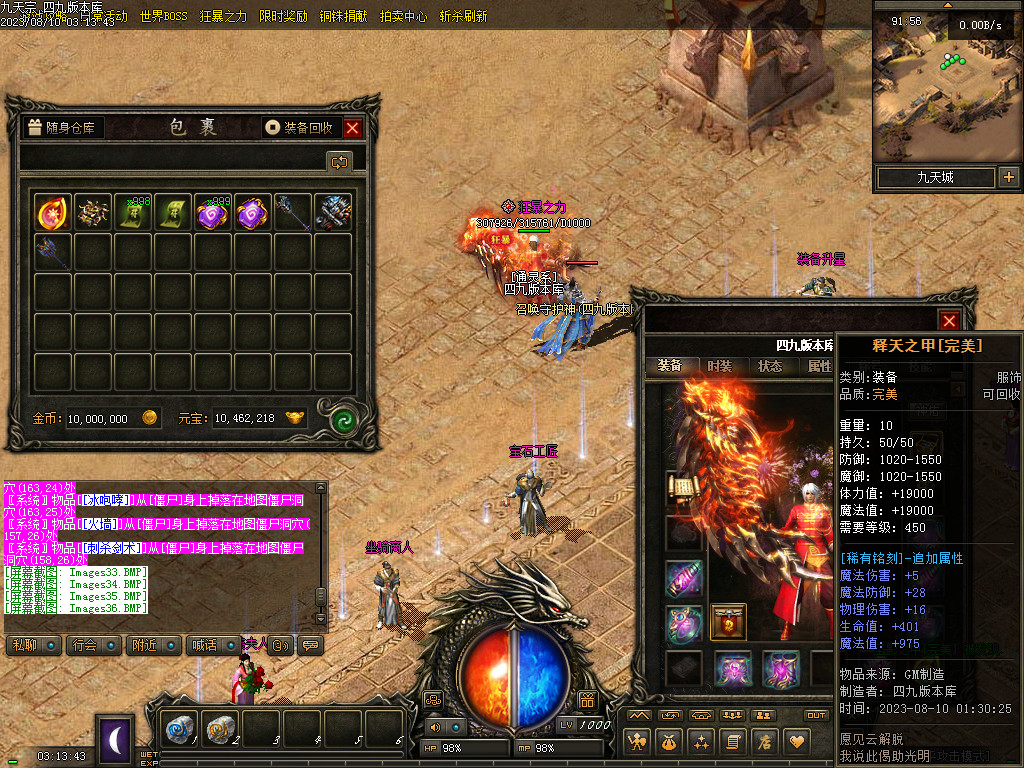Open the 随身仓库 portable warehouse
Image resolution: width=1024 pixels, height=768 pixels.
(63, 128)
